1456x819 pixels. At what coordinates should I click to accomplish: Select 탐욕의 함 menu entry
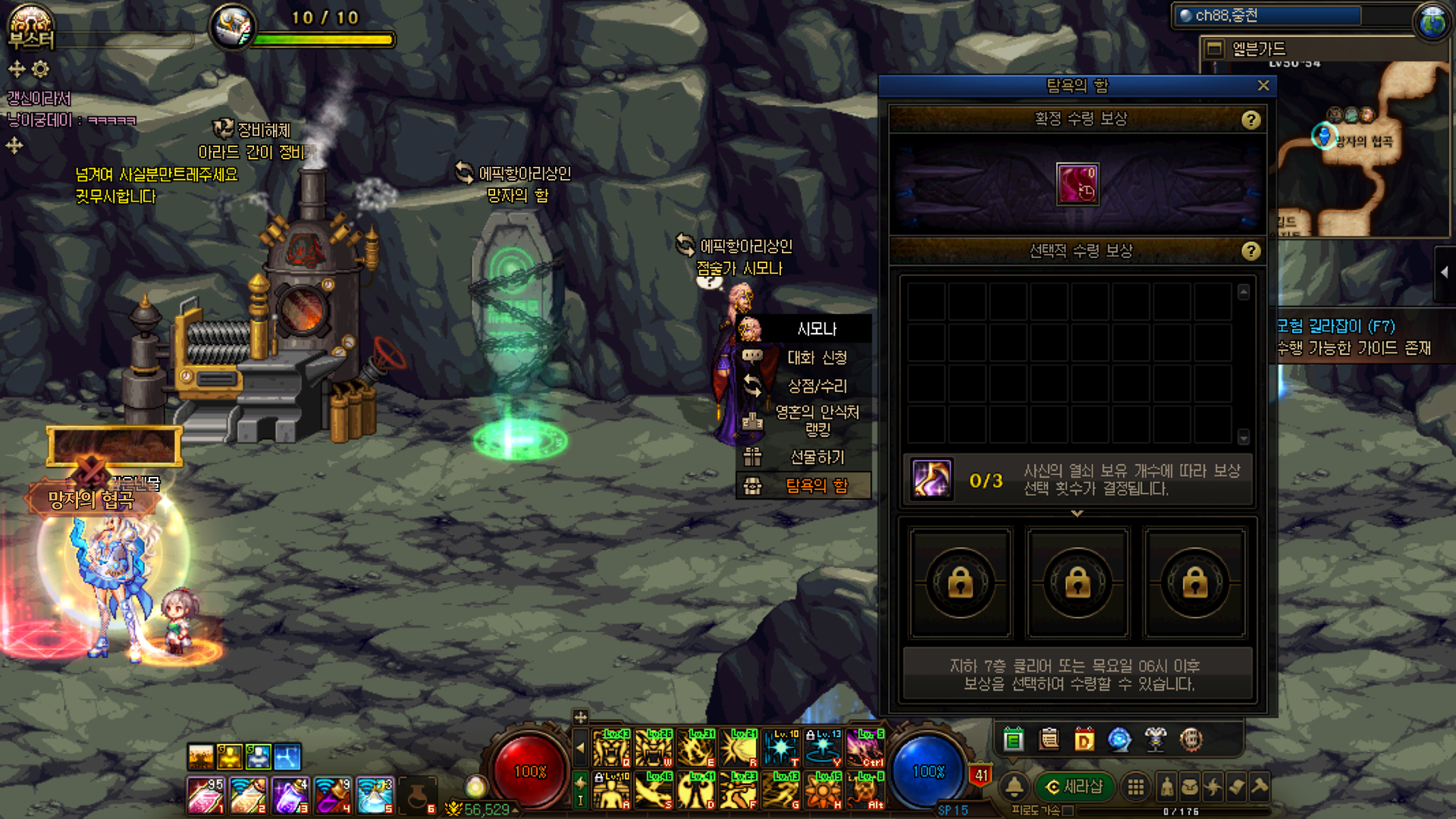(x=816, y=486)
